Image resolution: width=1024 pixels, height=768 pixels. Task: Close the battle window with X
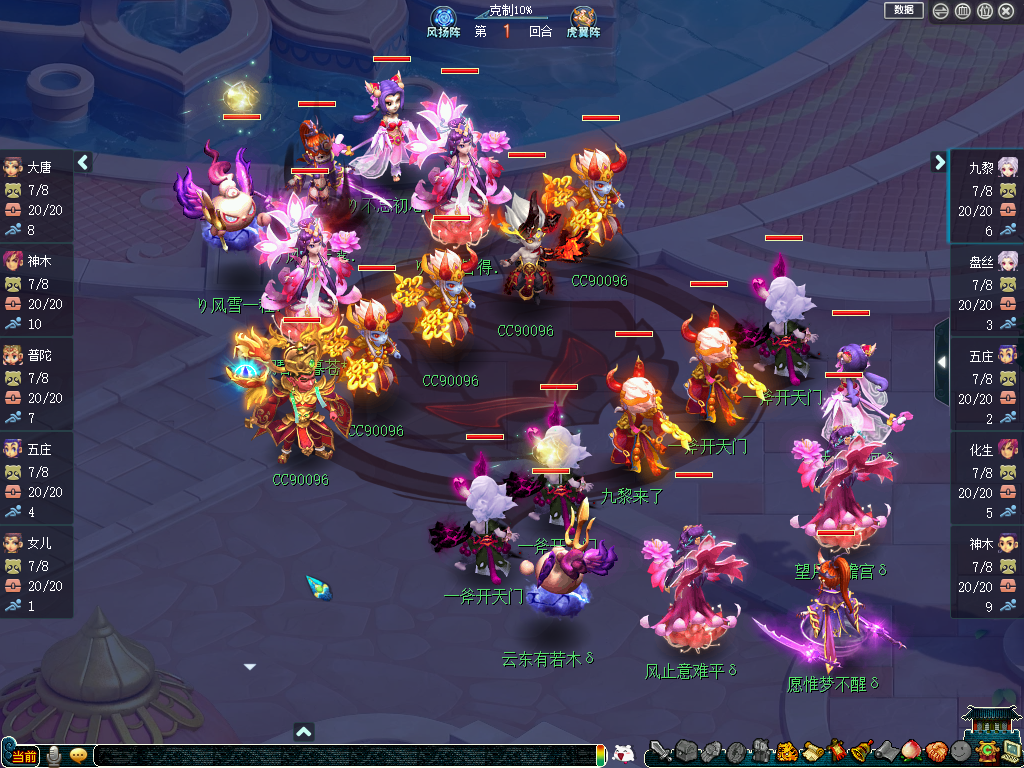[x=1006, y=11]
